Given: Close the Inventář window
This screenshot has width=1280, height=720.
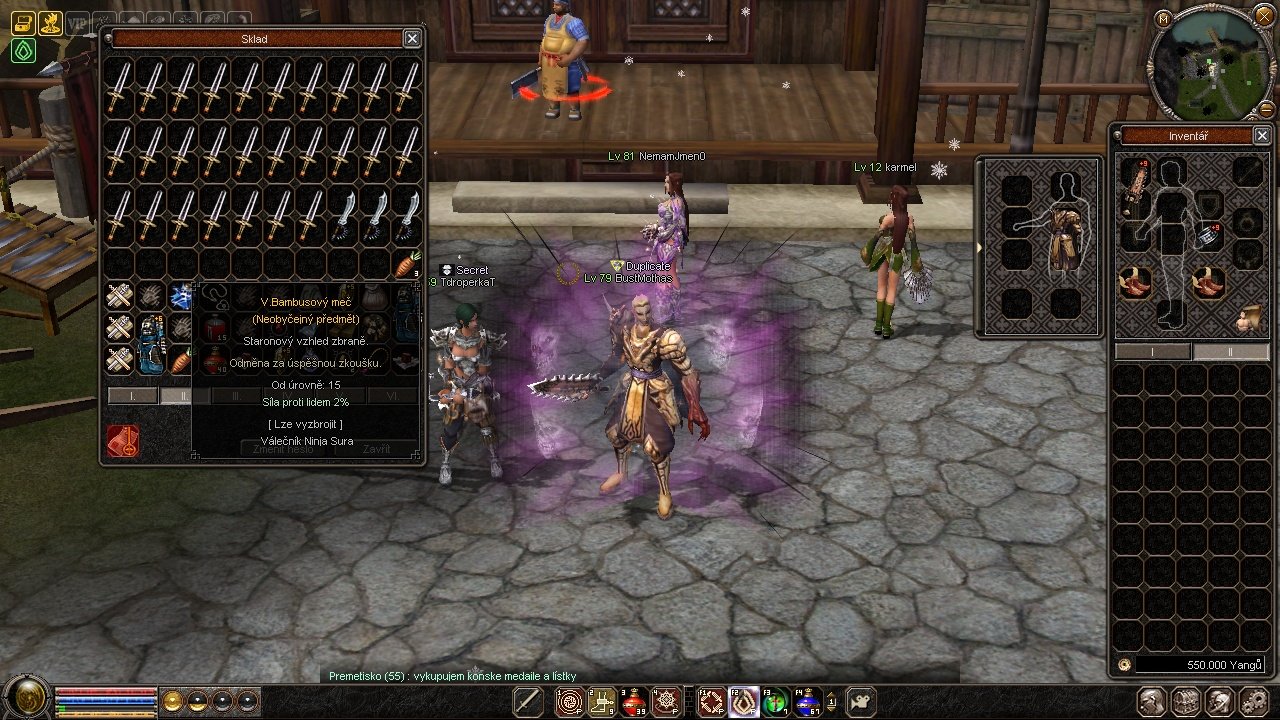Looking at the screenshot, I should 1261,136.
